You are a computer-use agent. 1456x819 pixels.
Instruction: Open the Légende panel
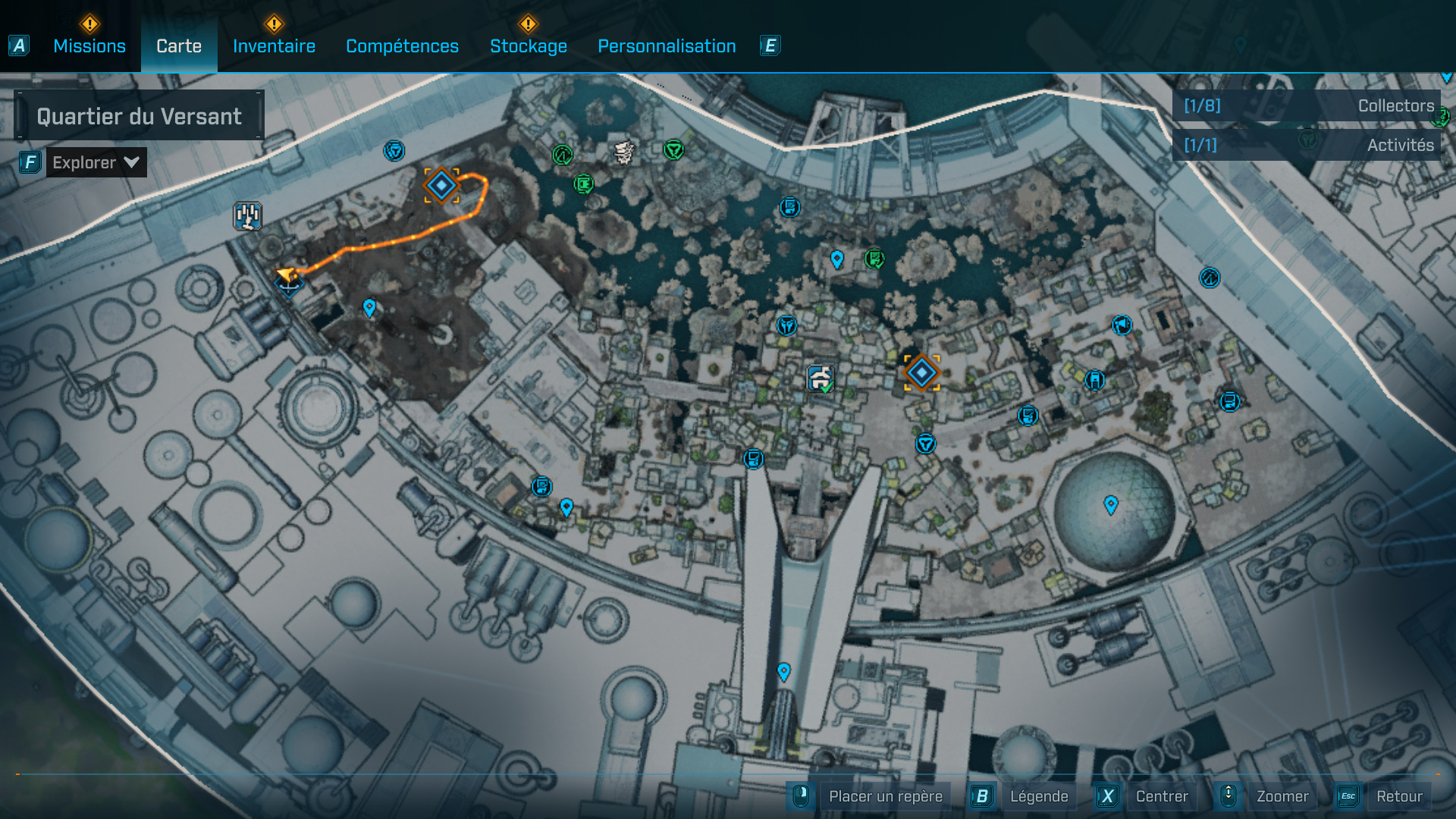(x=1040, y=796)
